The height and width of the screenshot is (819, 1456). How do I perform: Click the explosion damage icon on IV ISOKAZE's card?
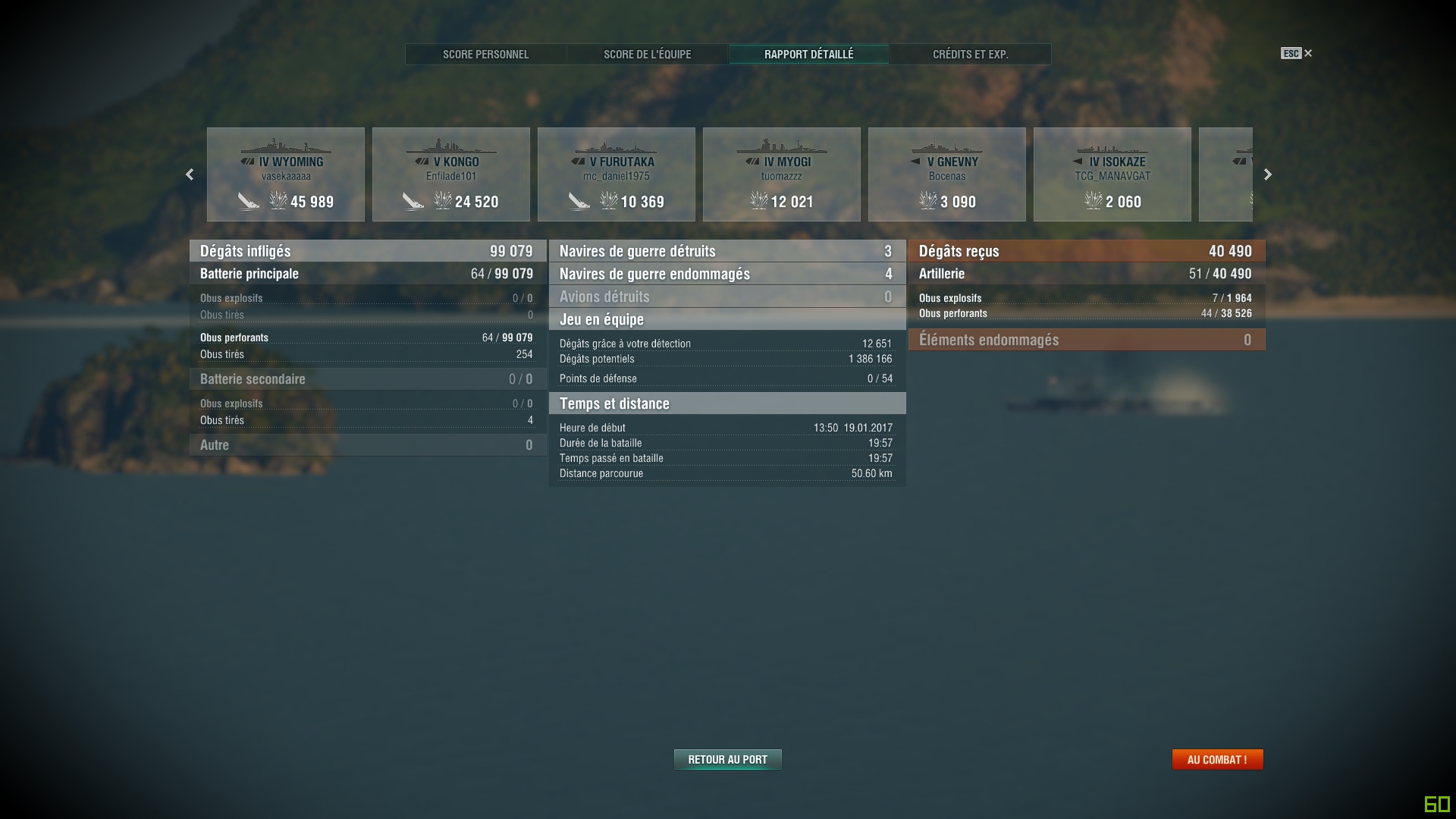pyautogui.click(x=1094, y=202)
